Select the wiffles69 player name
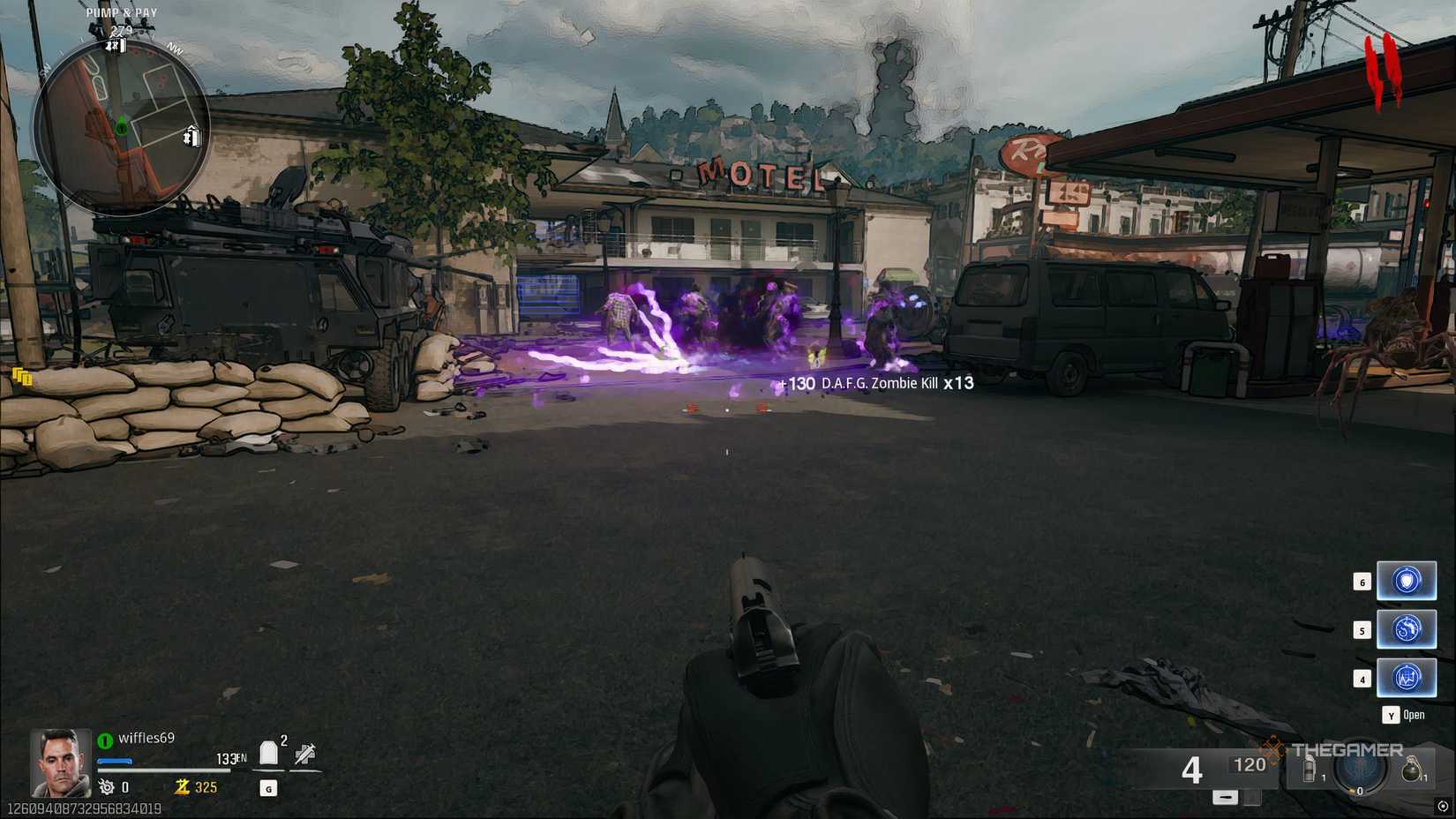The image size is (1456, 819). click(x=147, y=738)
